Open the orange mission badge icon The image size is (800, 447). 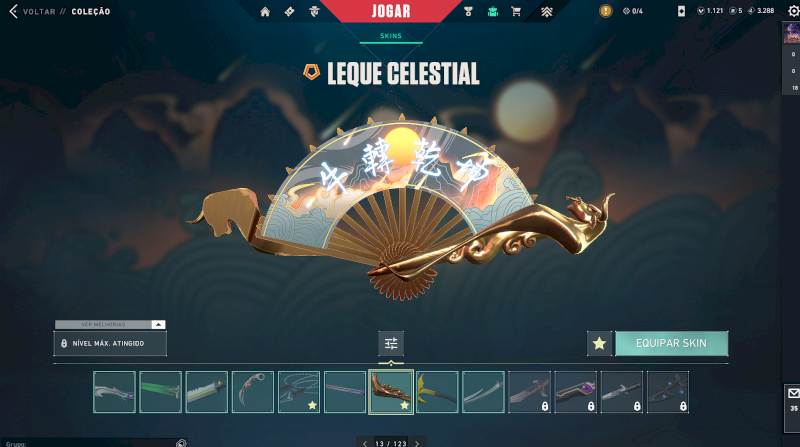pos(606,11)
